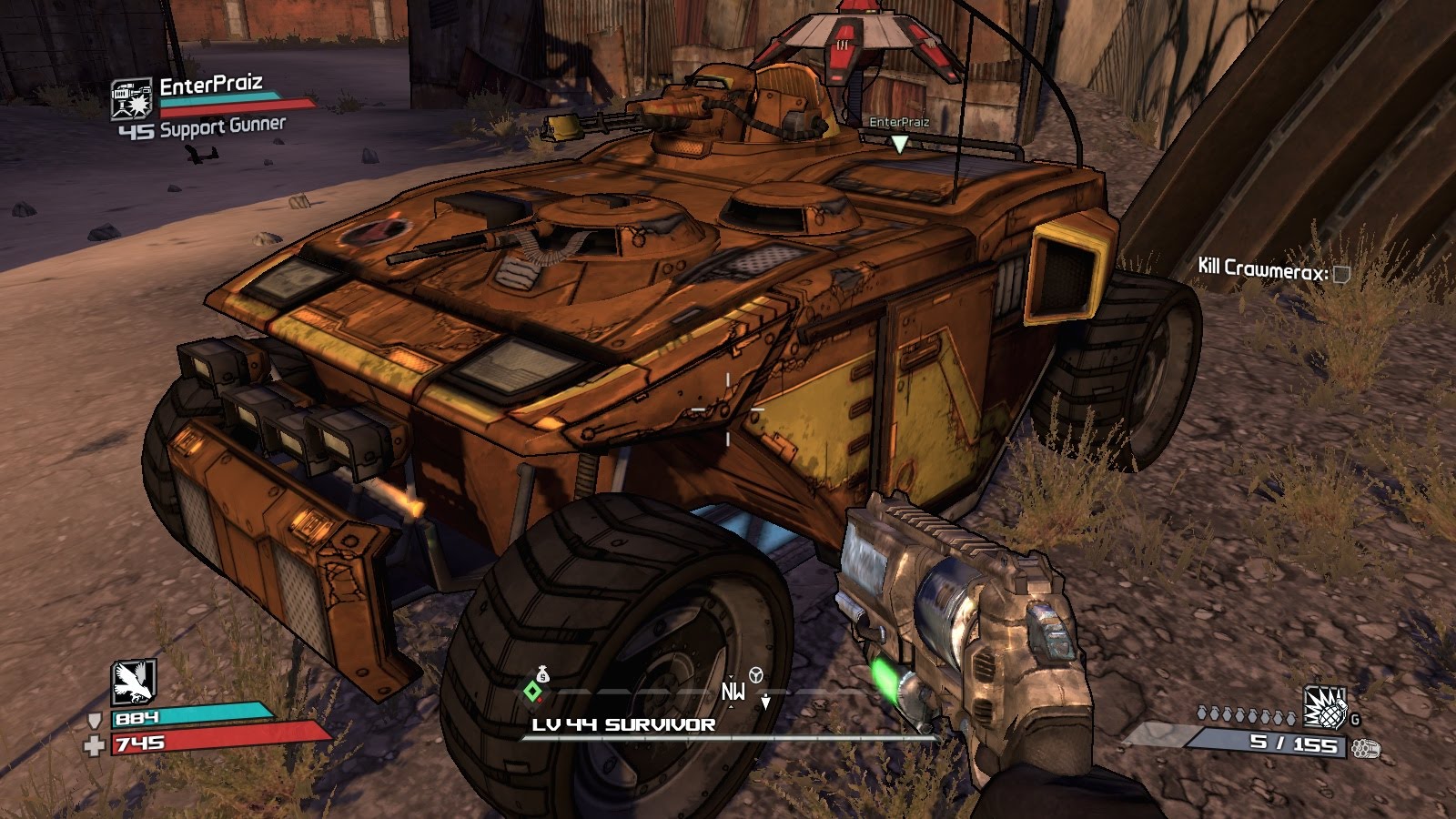The width and height of the screenshot is (1456, 819).
Task: Click the money bag marker on the compass
Action: point(542,674)
